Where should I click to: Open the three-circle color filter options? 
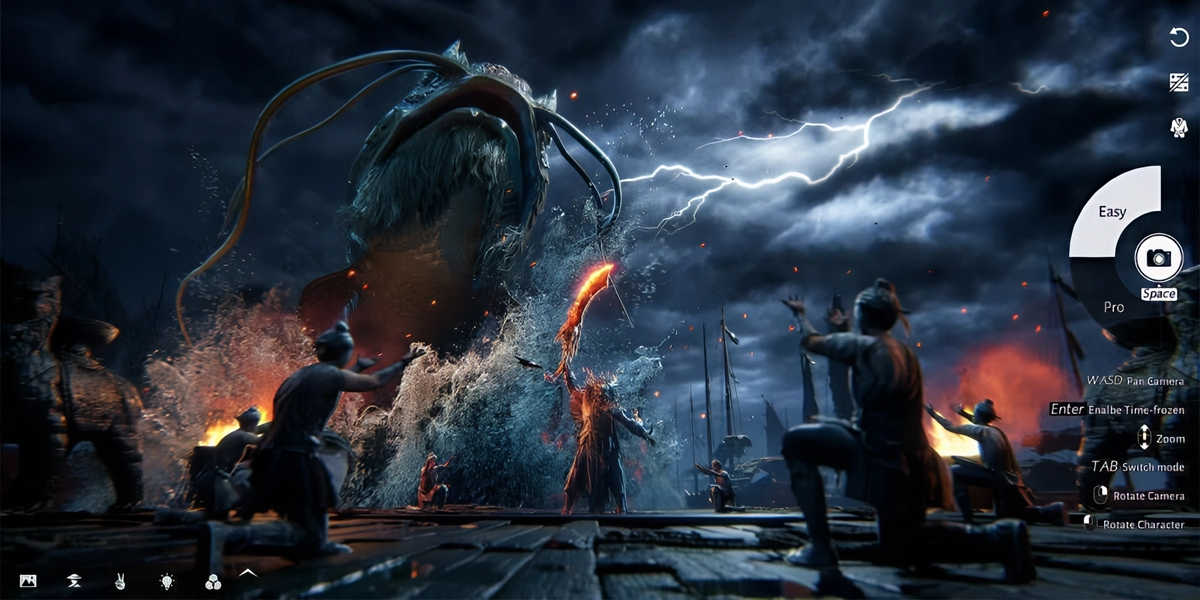point(212,581)
